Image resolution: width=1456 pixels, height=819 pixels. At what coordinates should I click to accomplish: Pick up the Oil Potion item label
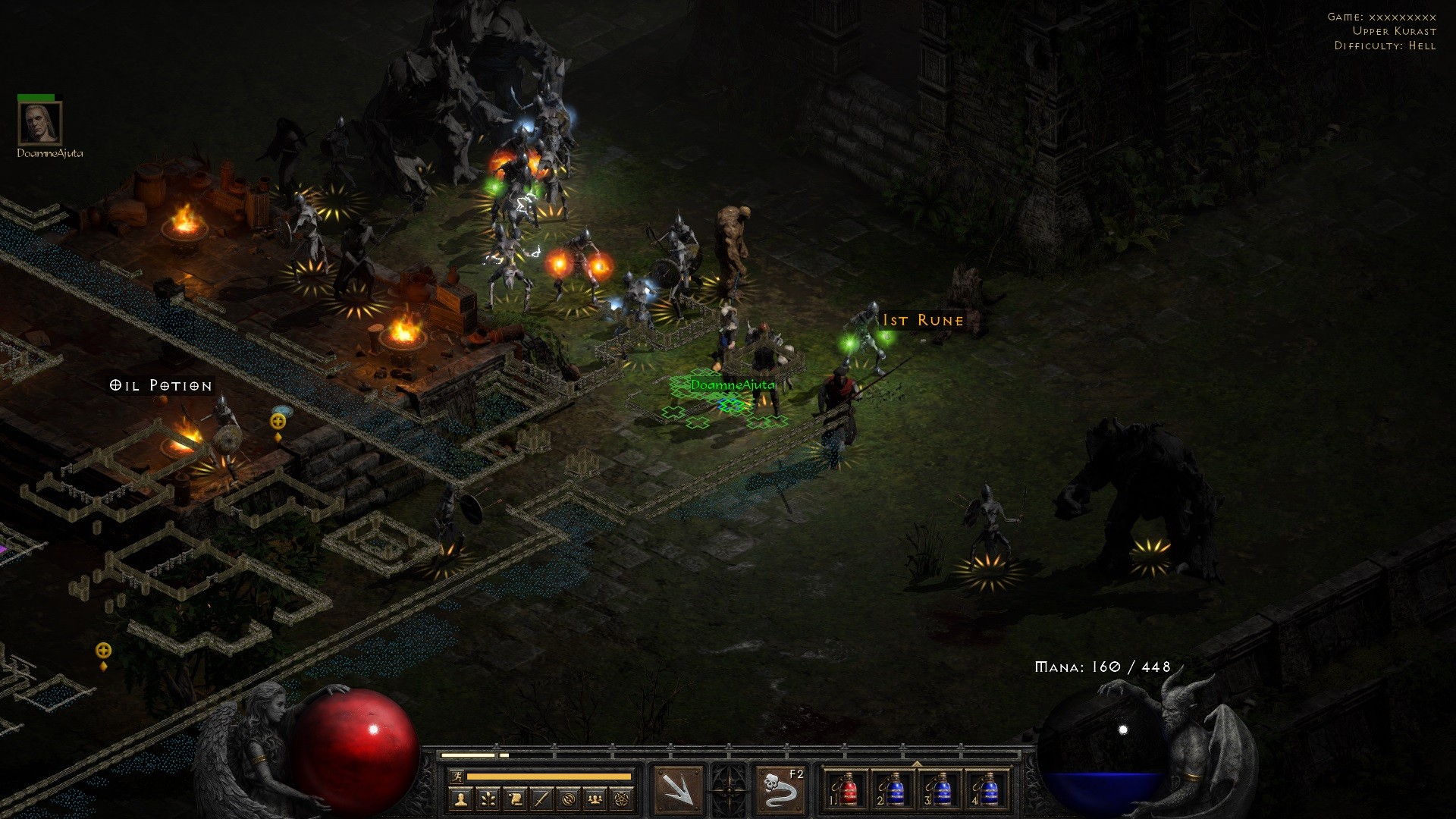tap(161, 385)
